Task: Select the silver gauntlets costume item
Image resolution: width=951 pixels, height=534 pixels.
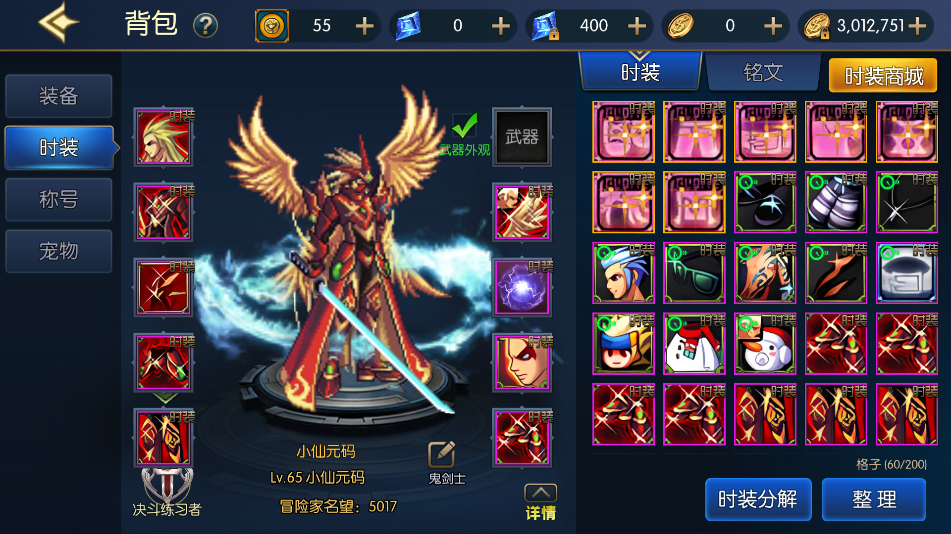Action: pyautogui.click(x=836, y=202)
